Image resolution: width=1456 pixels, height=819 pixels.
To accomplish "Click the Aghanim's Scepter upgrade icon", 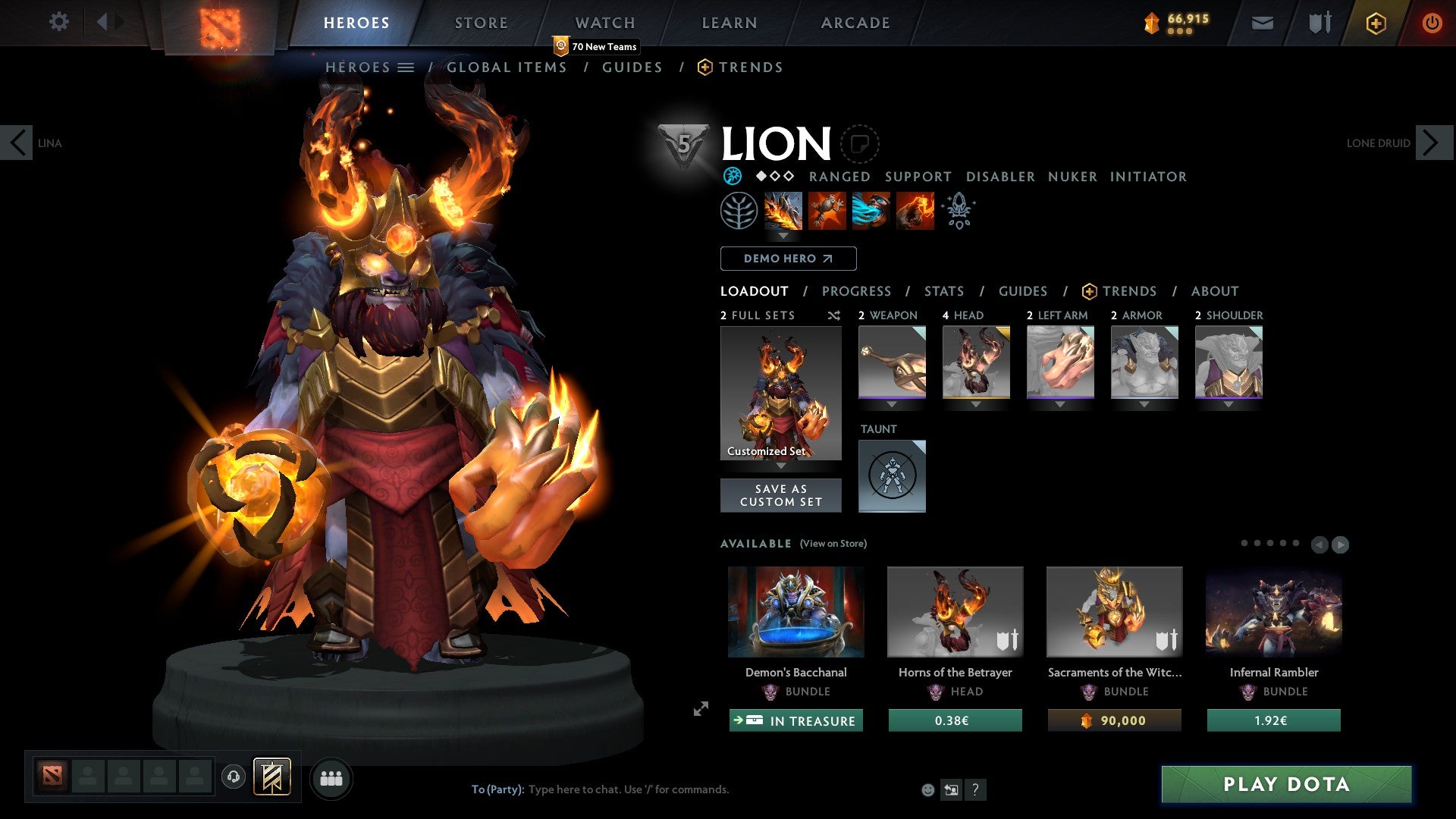I will [x=959, y=211].
